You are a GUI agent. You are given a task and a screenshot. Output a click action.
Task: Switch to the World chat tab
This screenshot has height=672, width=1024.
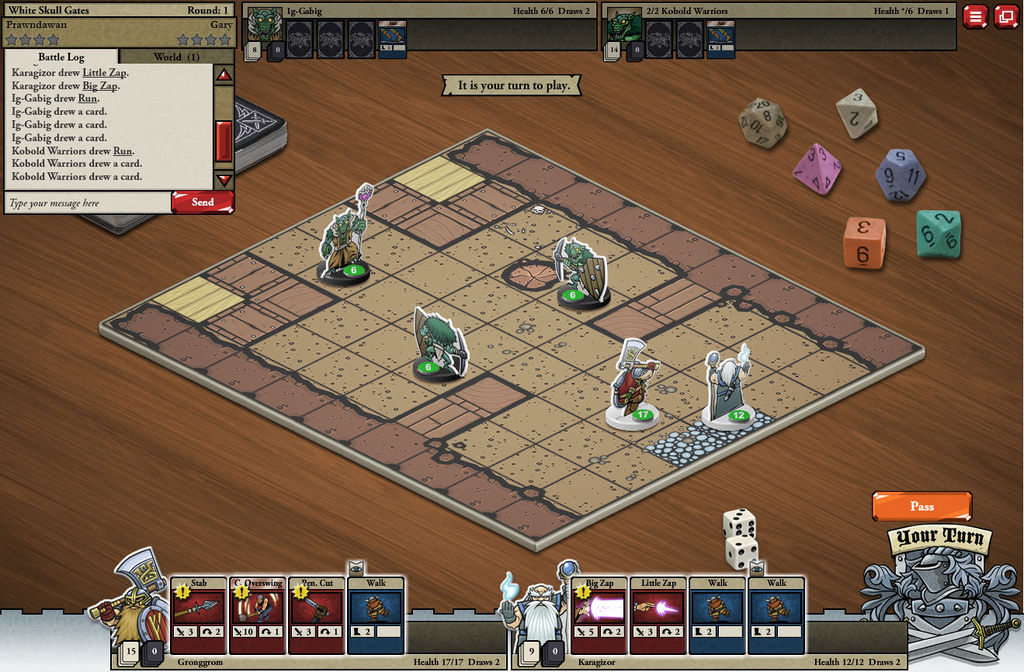pyautogui.click(x=176, y=57)
